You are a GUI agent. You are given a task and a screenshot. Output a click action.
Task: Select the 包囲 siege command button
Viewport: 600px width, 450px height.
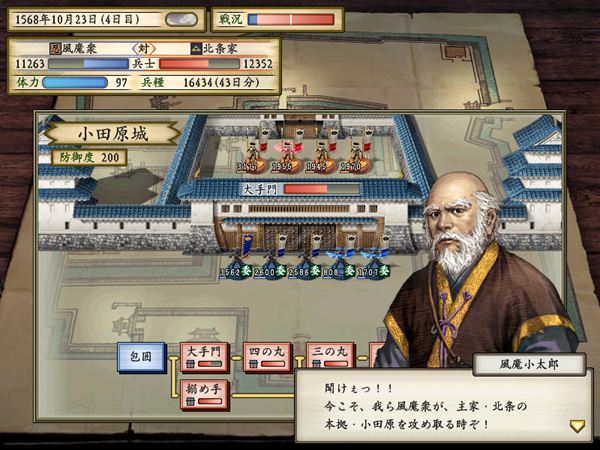coord(141,357)
